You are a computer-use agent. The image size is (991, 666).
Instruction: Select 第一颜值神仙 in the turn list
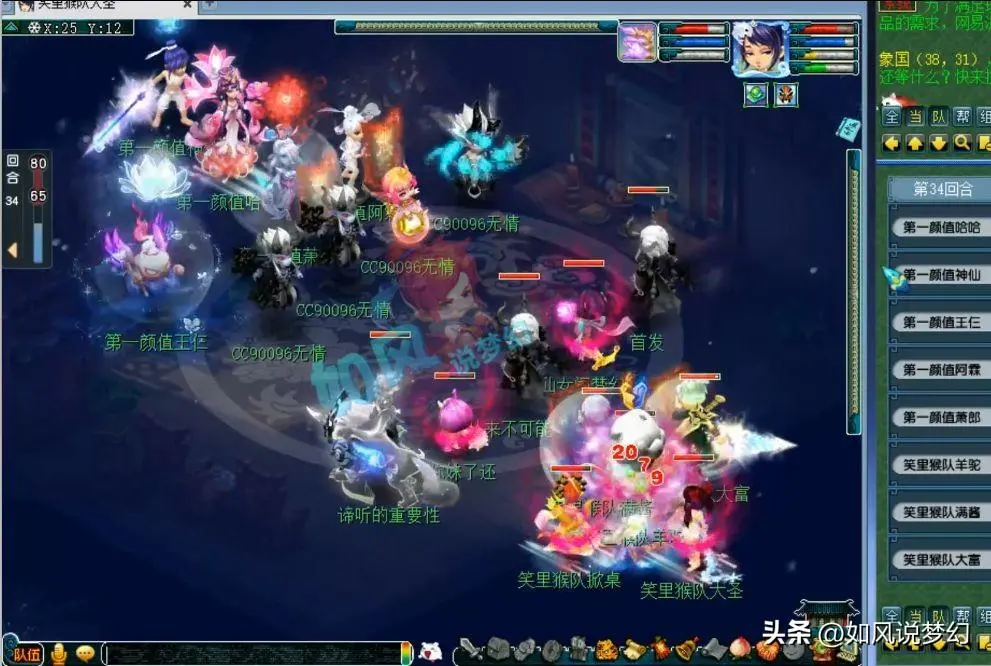pyautogui.click(x=941, y=275)
